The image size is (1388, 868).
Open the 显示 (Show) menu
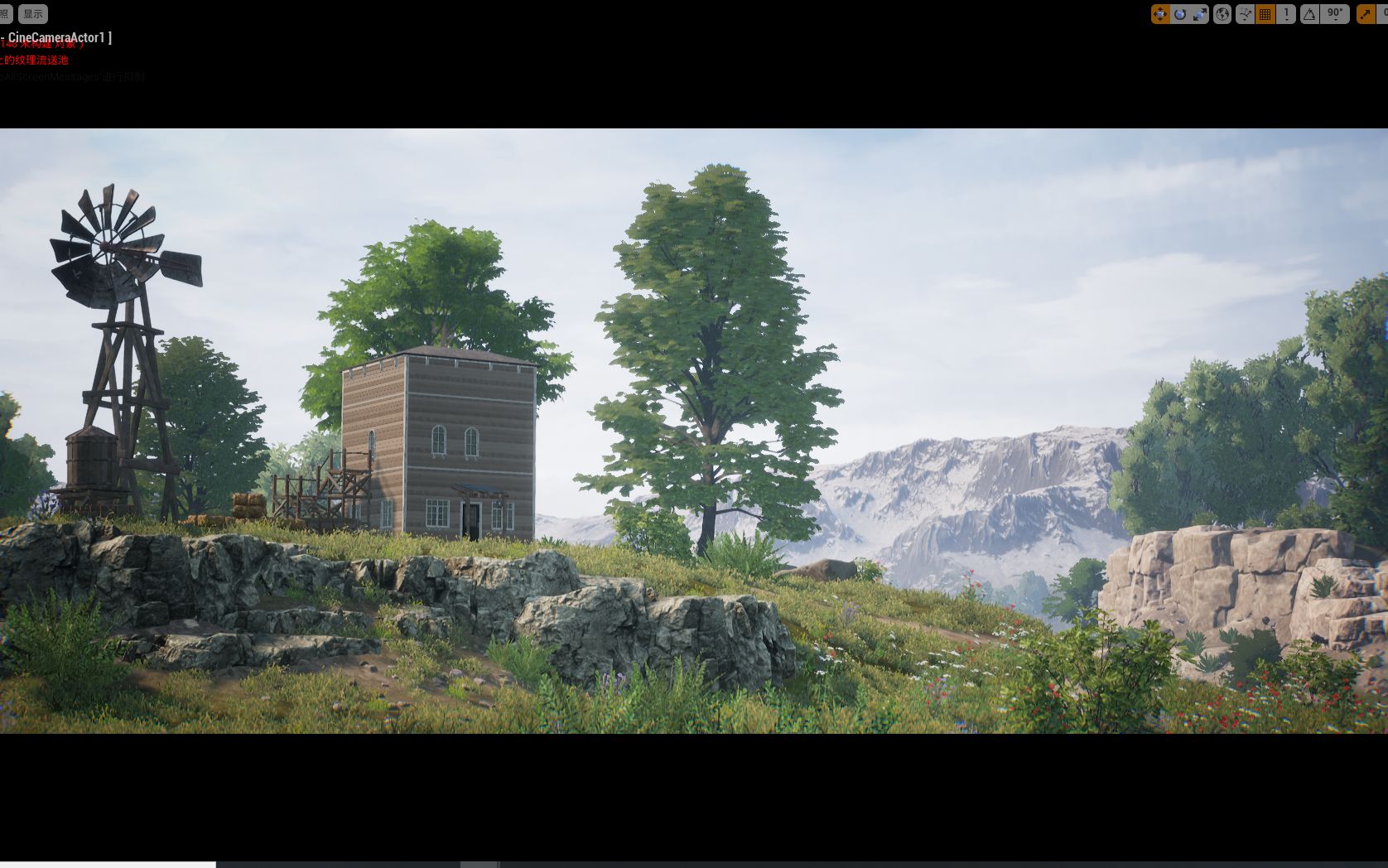click(33, 13)
